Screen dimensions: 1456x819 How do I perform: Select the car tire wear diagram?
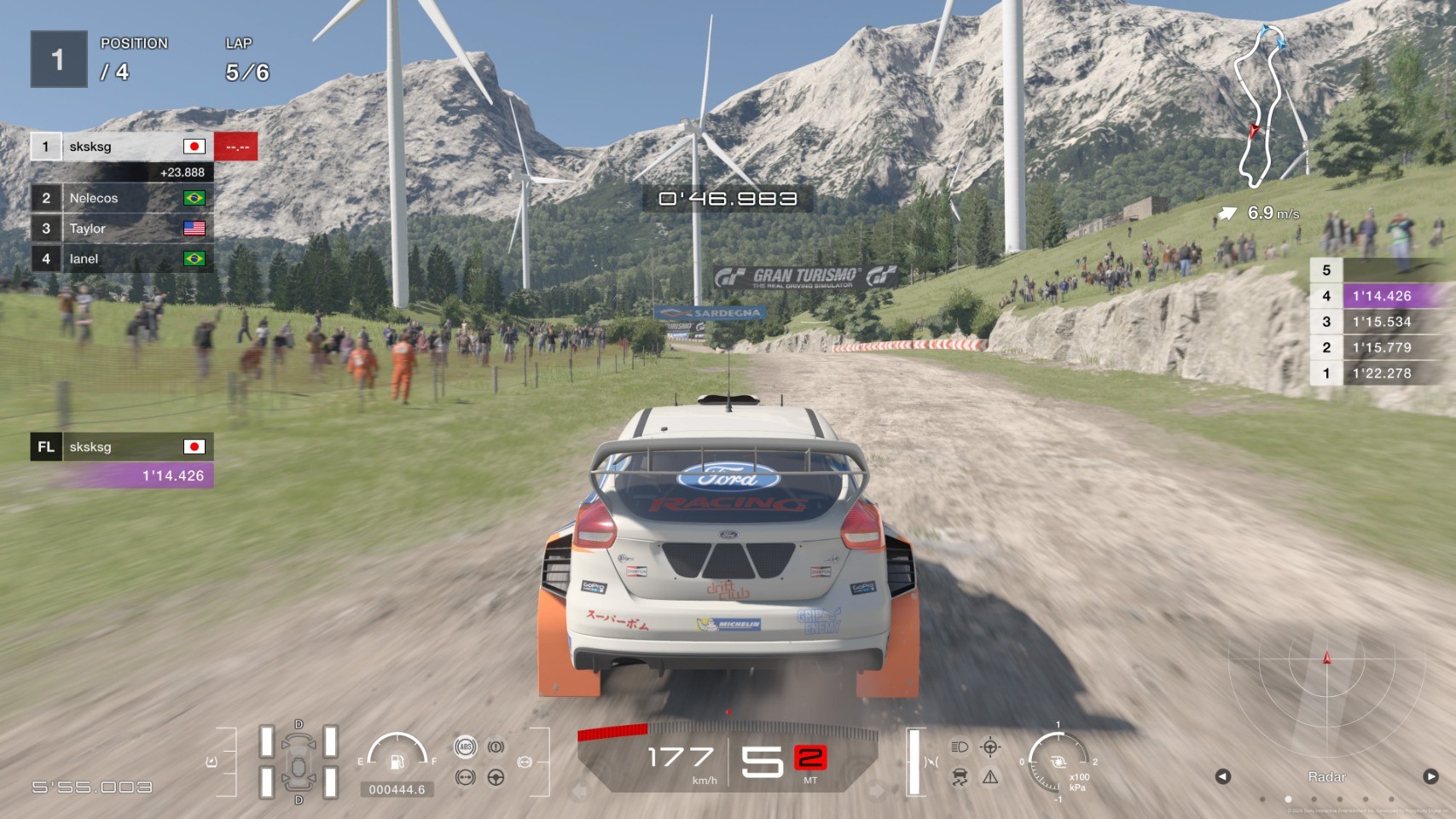[x=299, y=762]
